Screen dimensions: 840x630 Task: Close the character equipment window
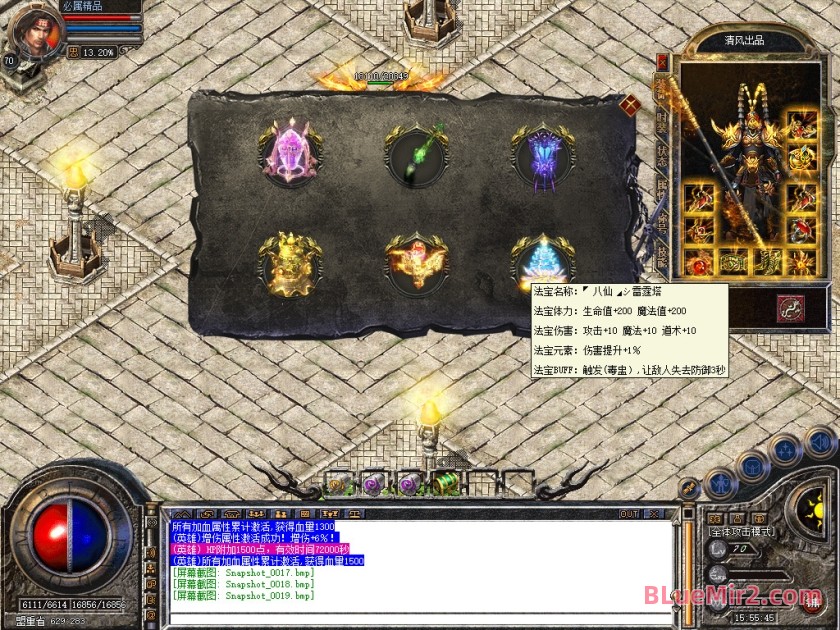(x=661, y=62)
